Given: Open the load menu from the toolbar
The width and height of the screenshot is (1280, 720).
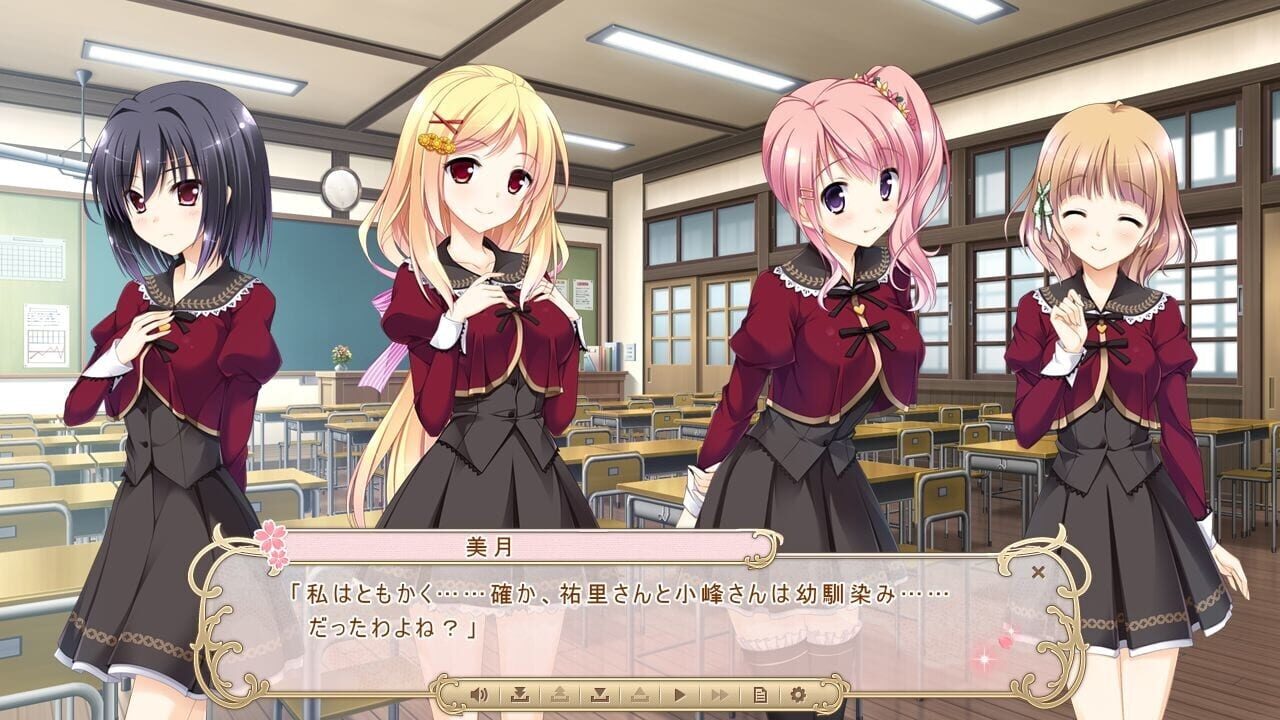Looking at the screenshot, I should coord(641,693).
